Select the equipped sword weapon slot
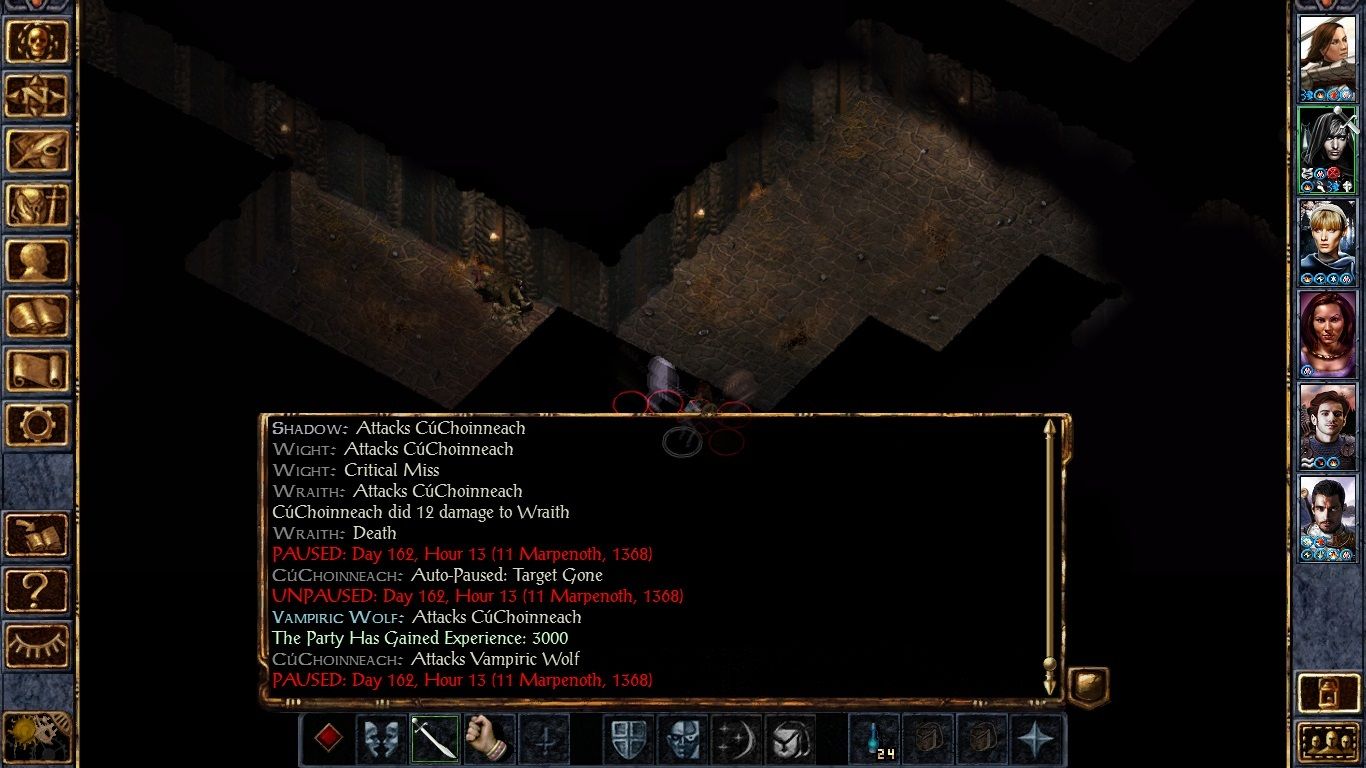This screenshot has height=768, width=1366. point(435,739)
